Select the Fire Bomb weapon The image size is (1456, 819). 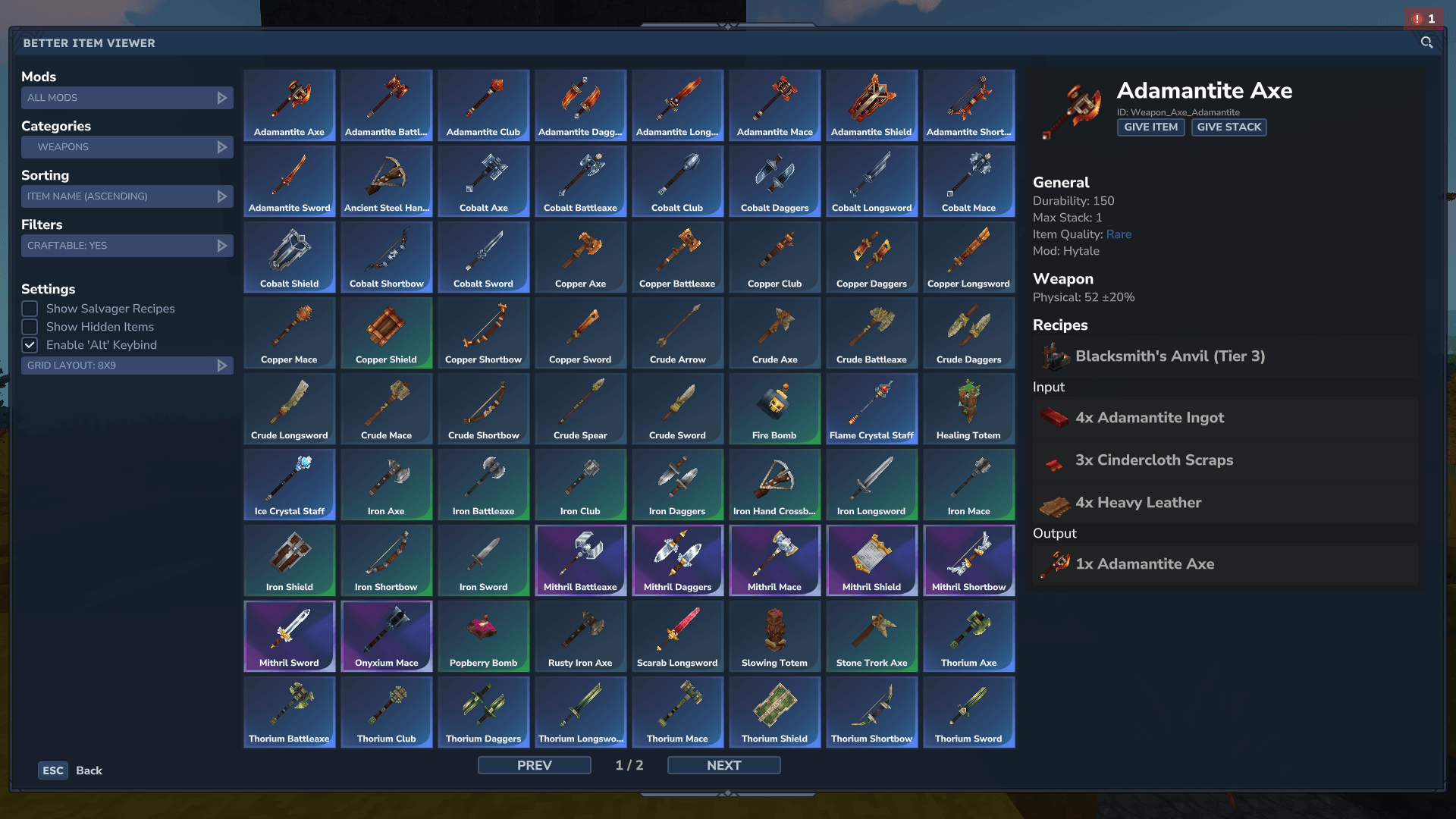(x=774, y=408)
